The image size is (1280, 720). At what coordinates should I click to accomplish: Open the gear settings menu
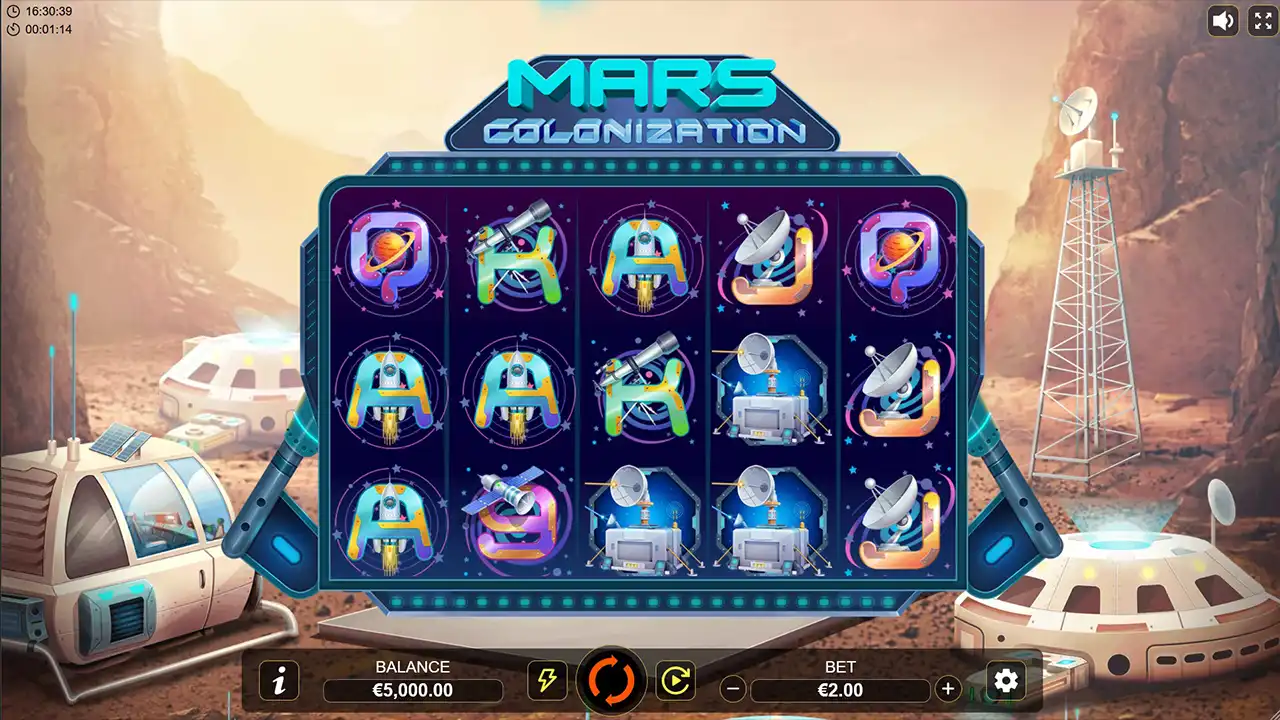tap(1006, 681)
